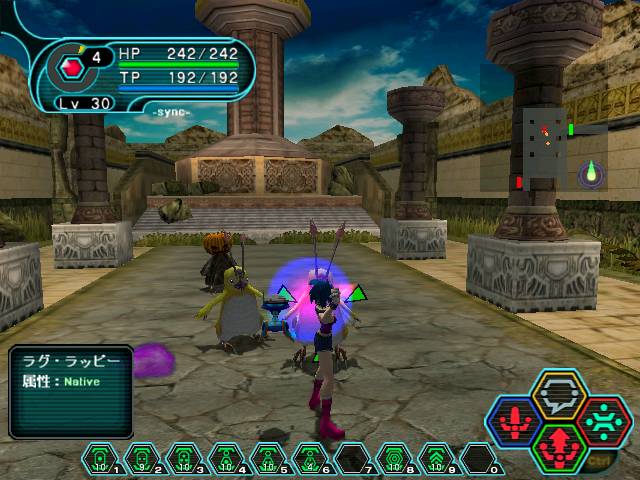Use the item in quick slot 2
Screen dimensions: 640x480
coord(141,460)
